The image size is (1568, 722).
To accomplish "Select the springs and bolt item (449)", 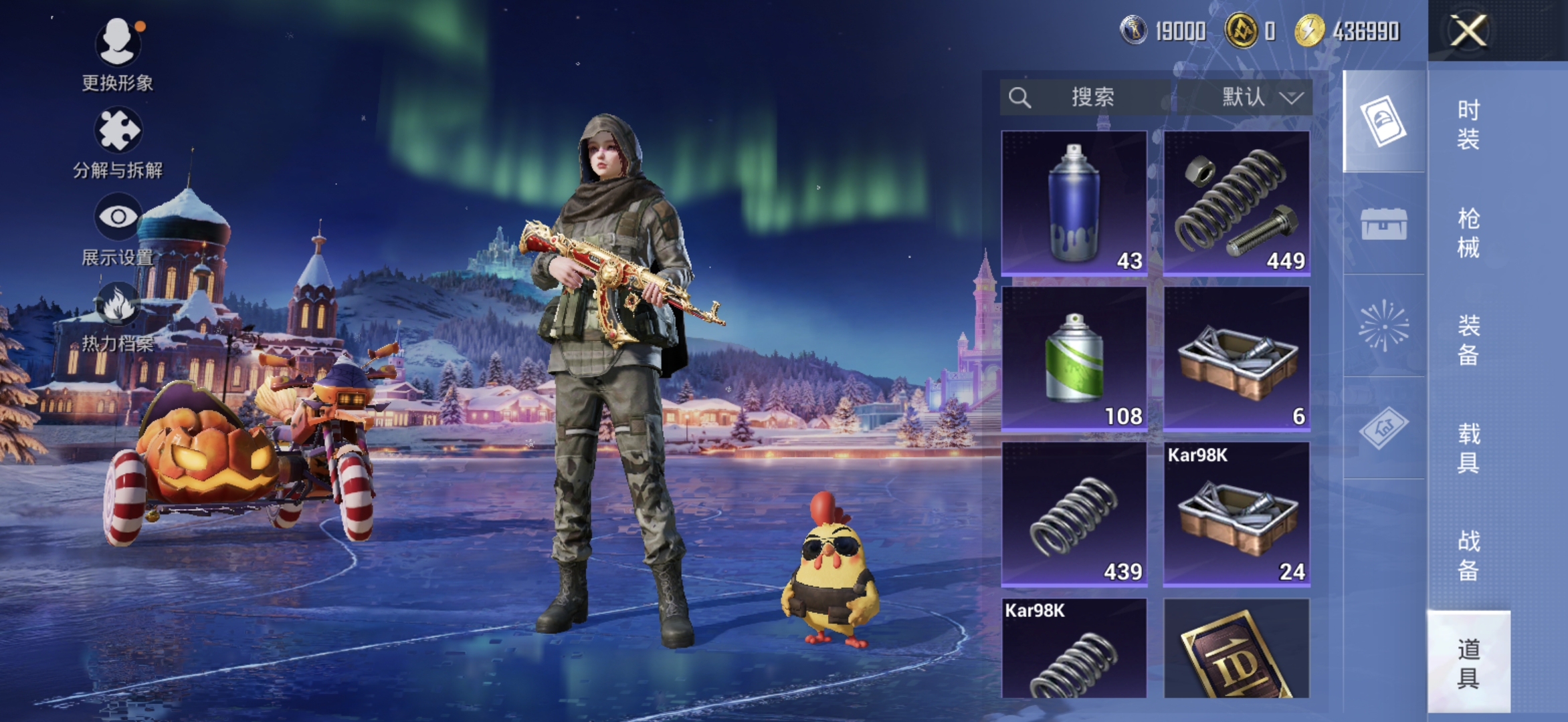I will coord(1236,203).
